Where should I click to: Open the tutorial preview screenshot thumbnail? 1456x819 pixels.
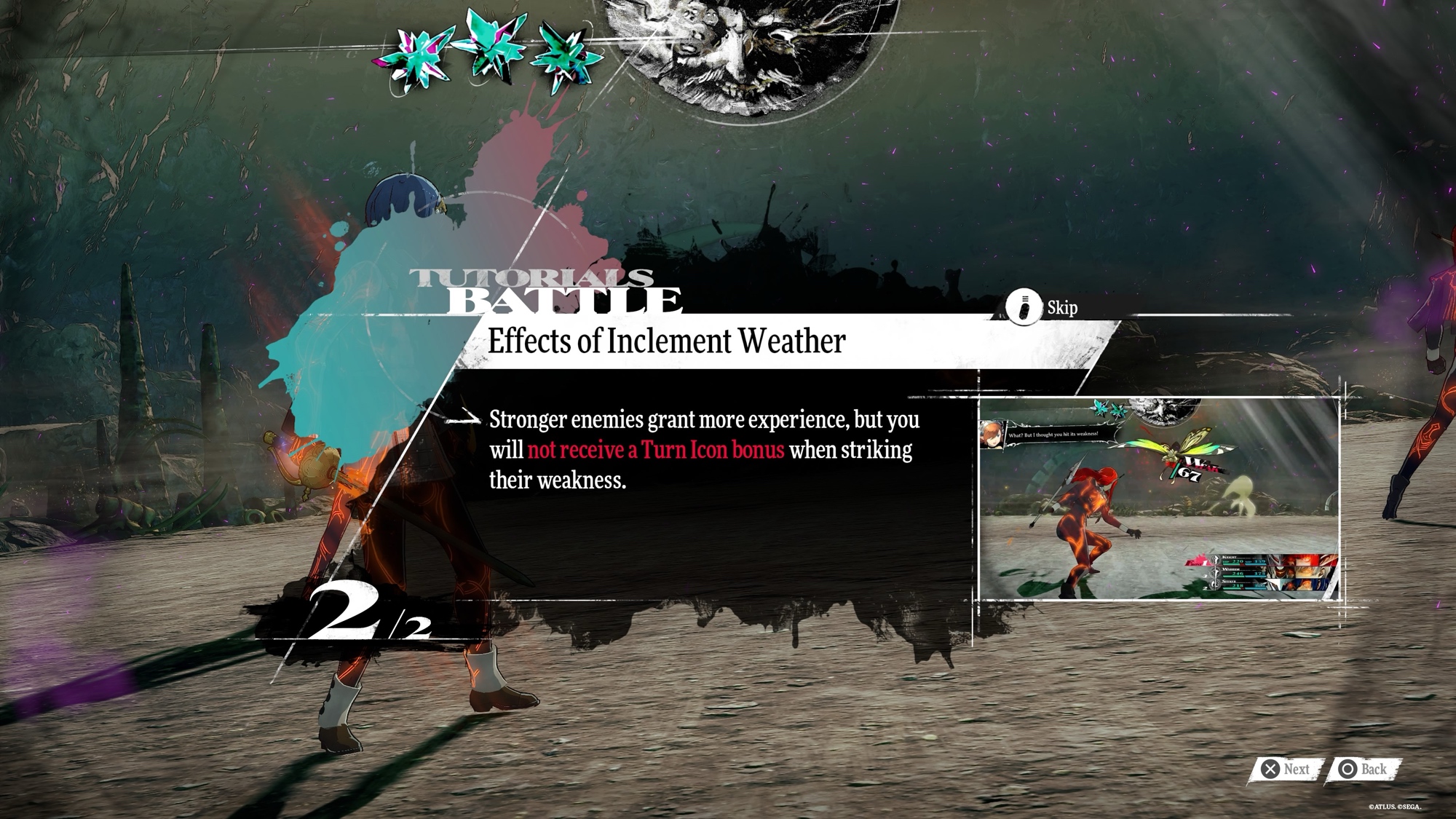(x=1158, y=499)
